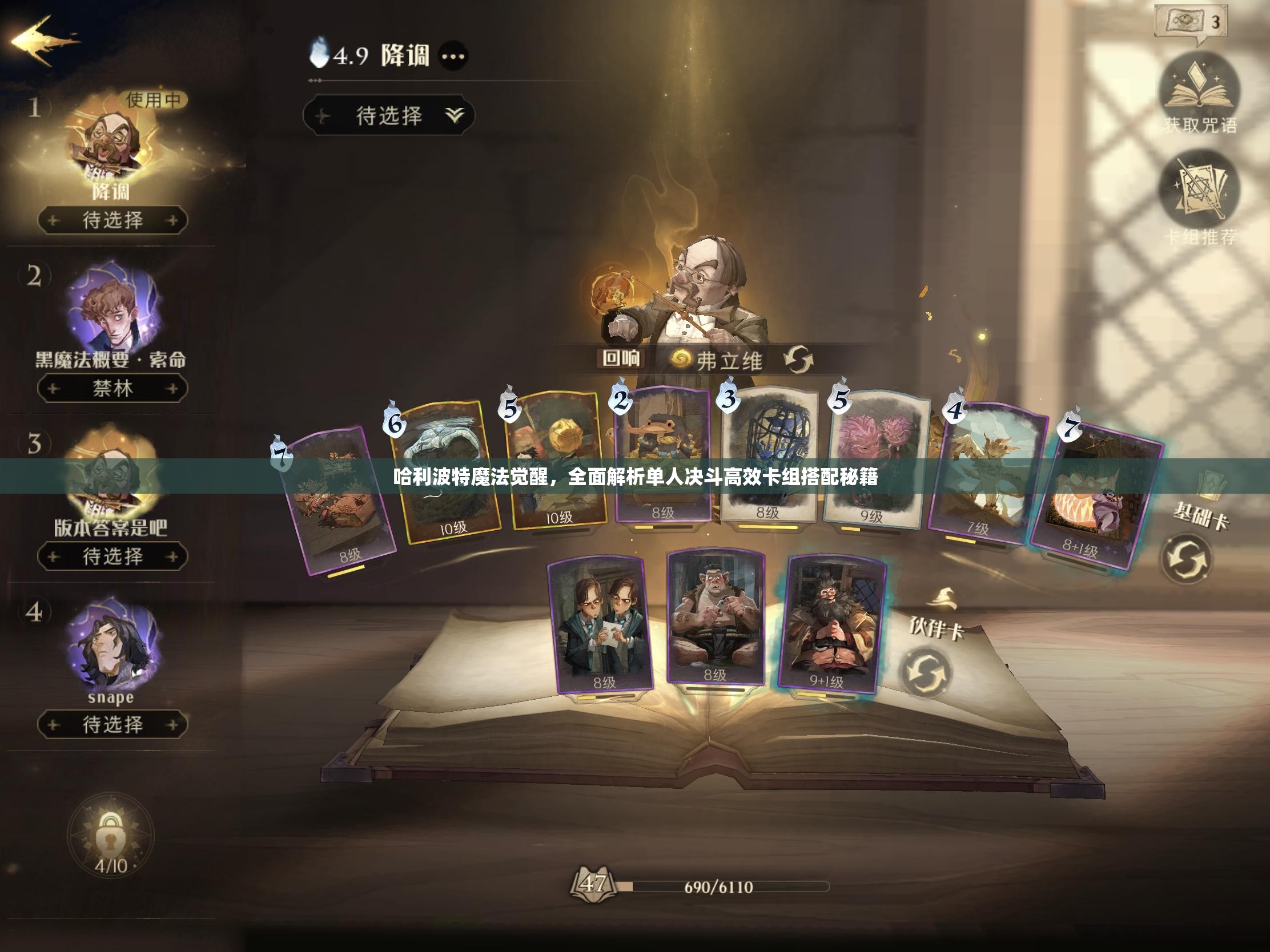Select deck slot 1 降调
The width and height of the screenshot is (1270, 952).
pyautogui.click(x=112, y=149)
